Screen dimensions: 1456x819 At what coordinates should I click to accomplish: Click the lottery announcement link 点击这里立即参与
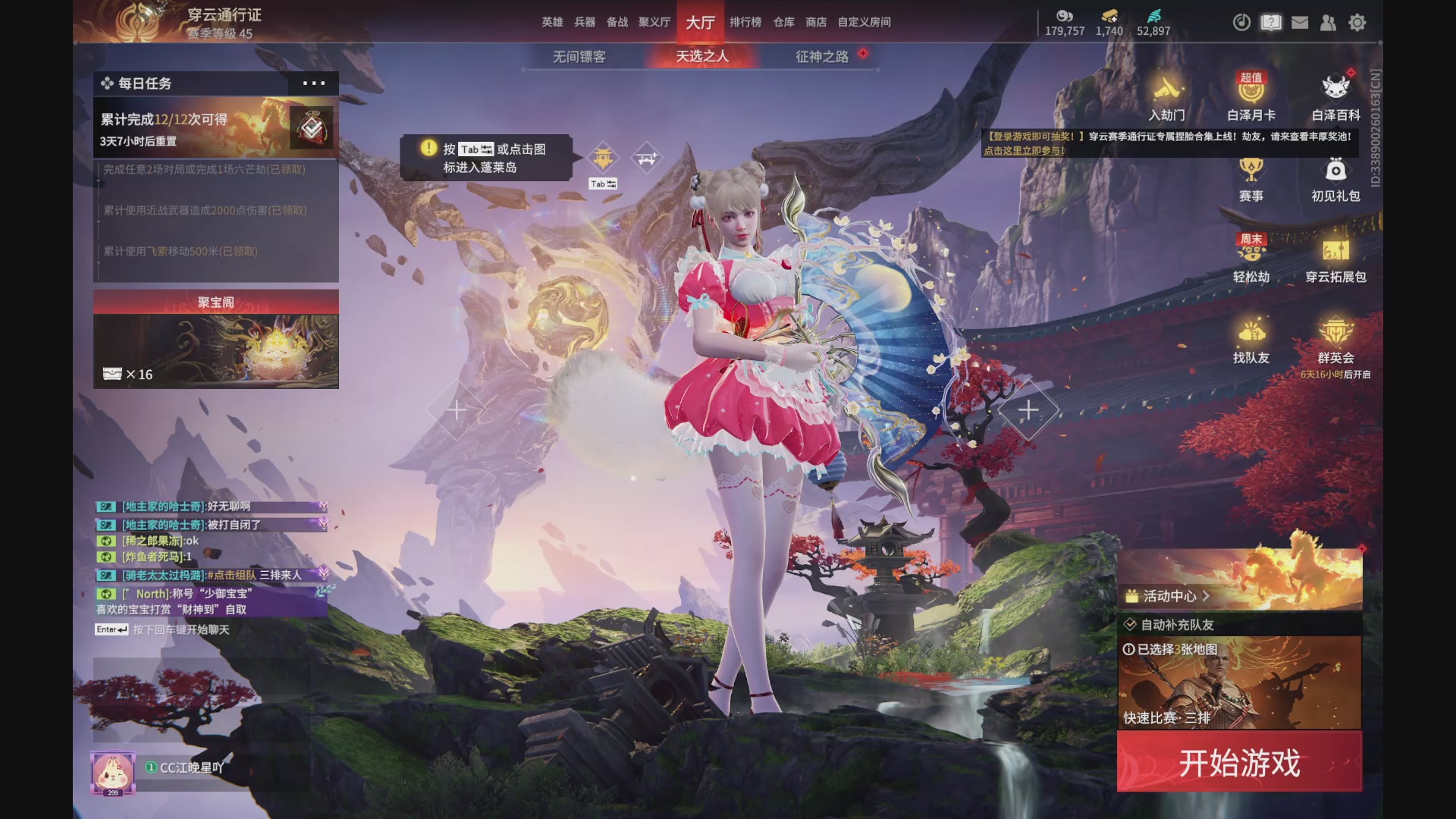coord(1026,150)
